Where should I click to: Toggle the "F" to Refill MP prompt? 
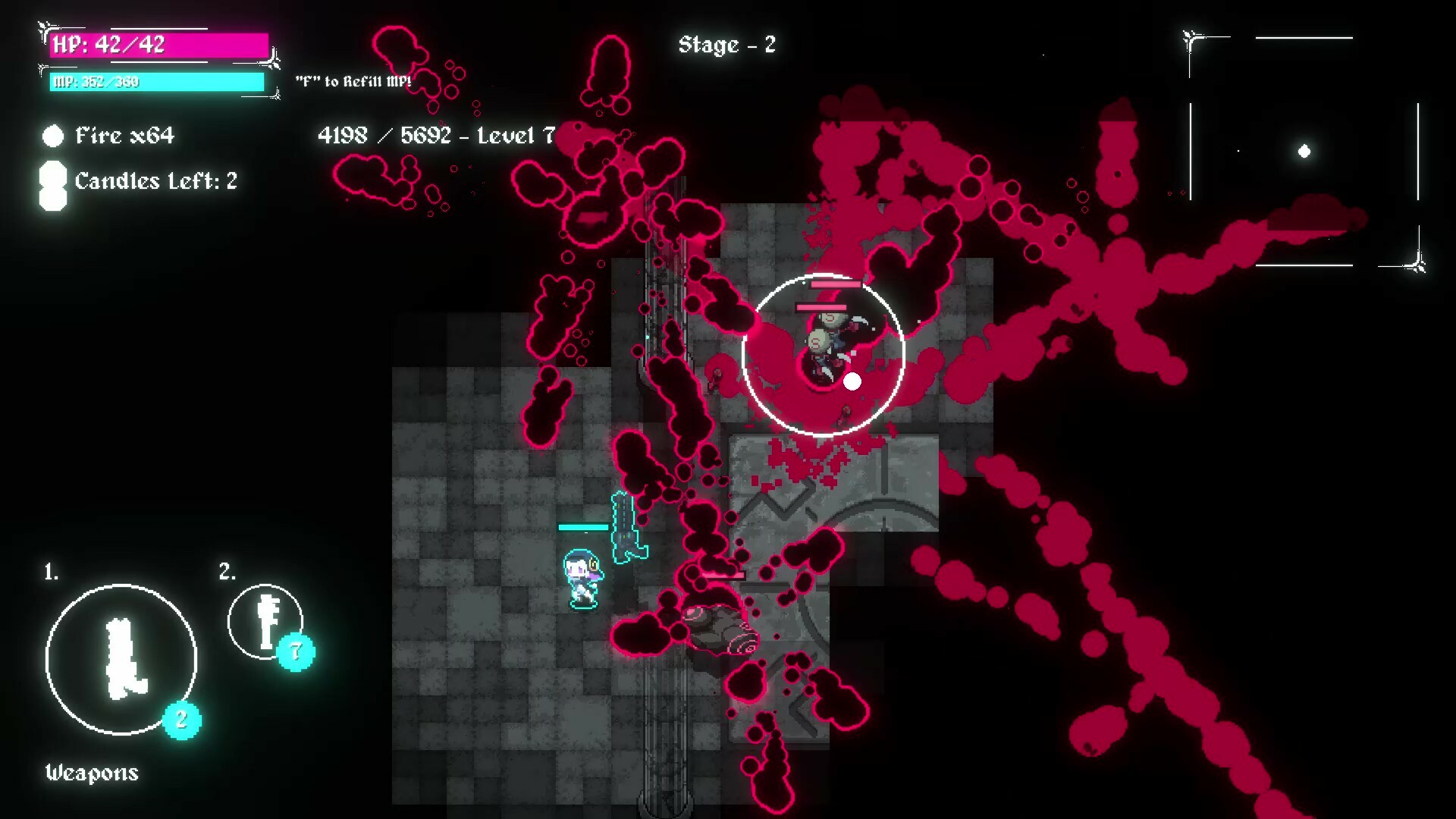point(353,79)
